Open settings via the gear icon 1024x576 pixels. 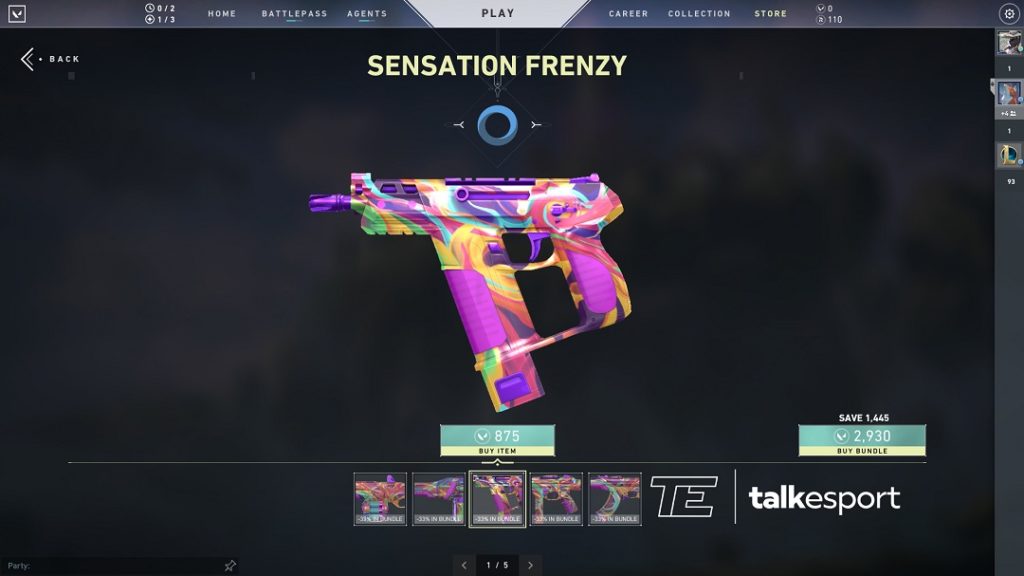coord(1008,14)
